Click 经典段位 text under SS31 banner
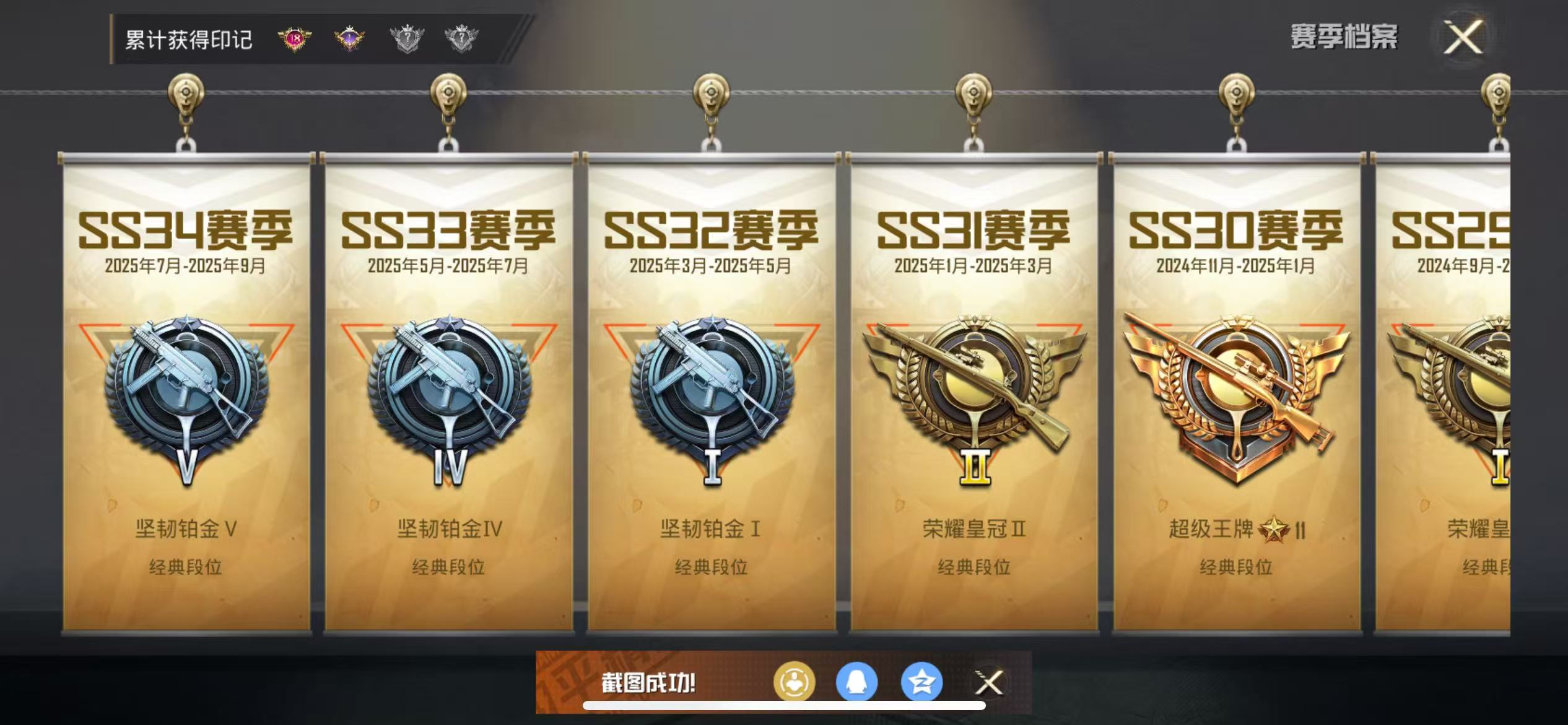This screenshot has height=725, width=1568. [973, 565]
